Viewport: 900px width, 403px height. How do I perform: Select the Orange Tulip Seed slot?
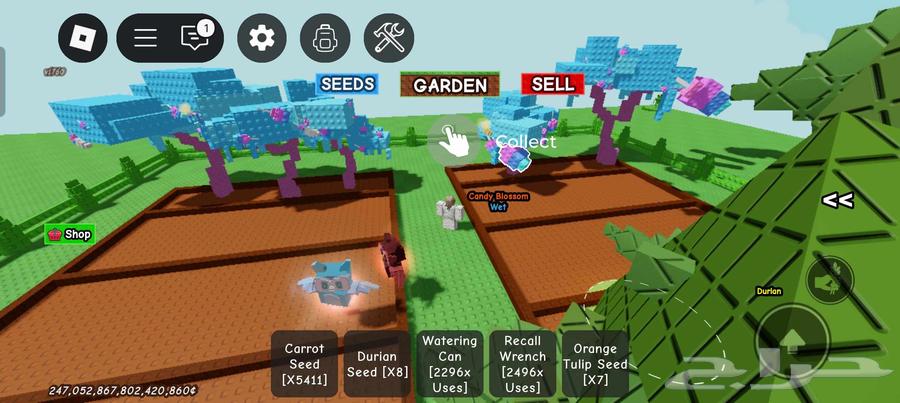[596, 364]
